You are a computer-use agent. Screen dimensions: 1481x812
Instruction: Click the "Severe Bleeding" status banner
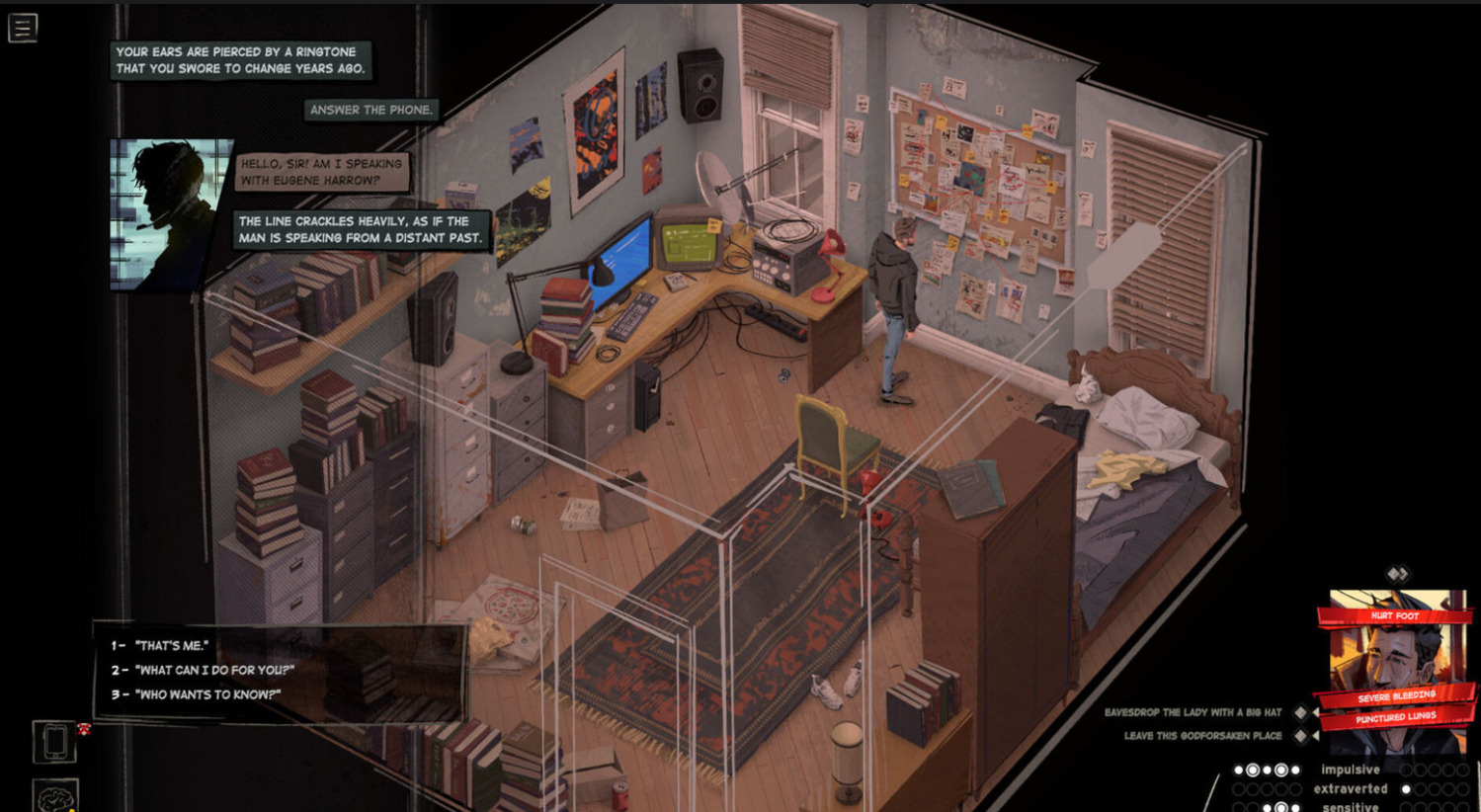1396,697
